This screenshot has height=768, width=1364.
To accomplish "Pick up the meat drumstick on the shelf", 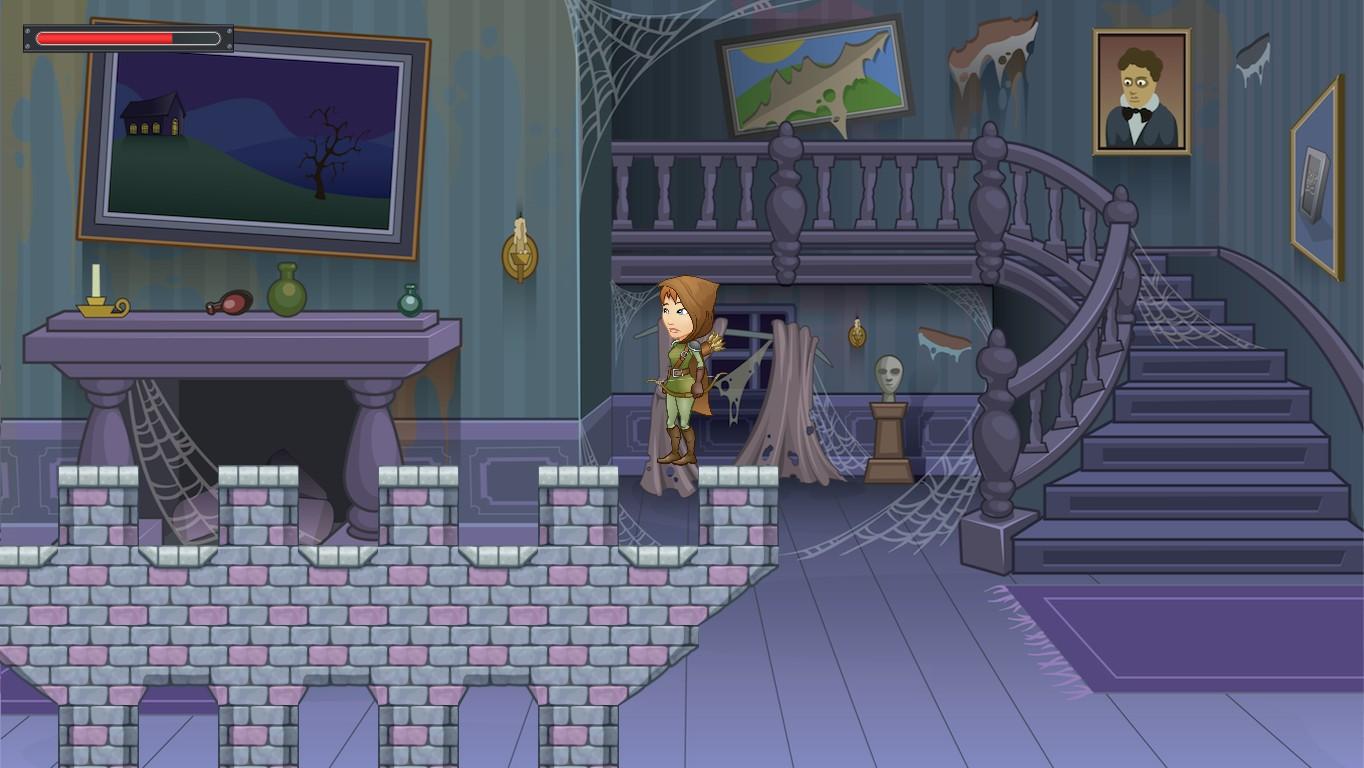I will pyautogui.click(x=230, y=301).
